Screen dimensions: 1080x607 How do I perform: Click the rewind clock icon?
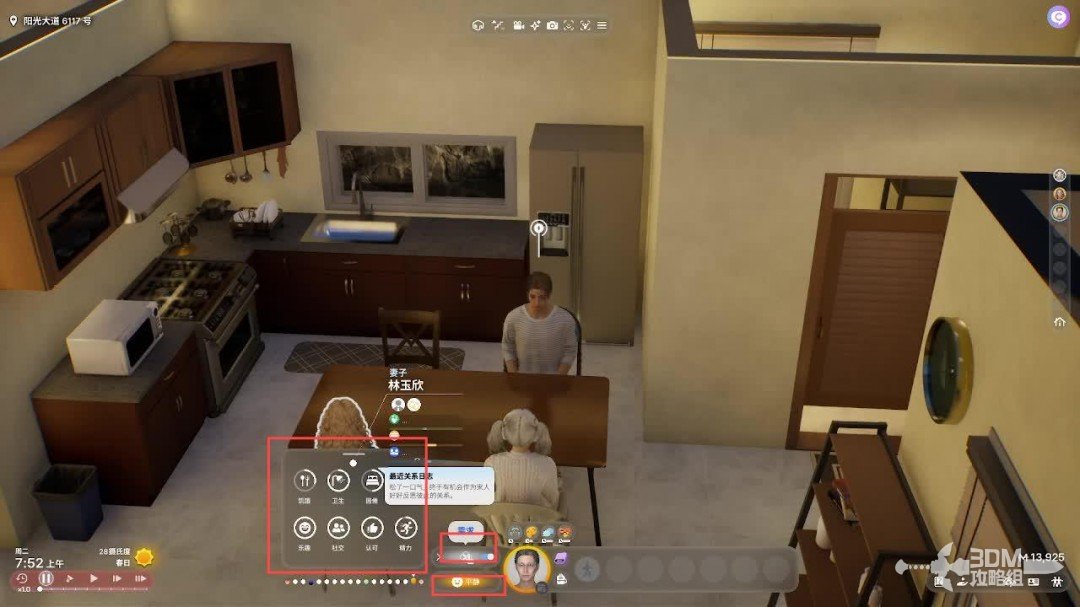tap(22, 578)
